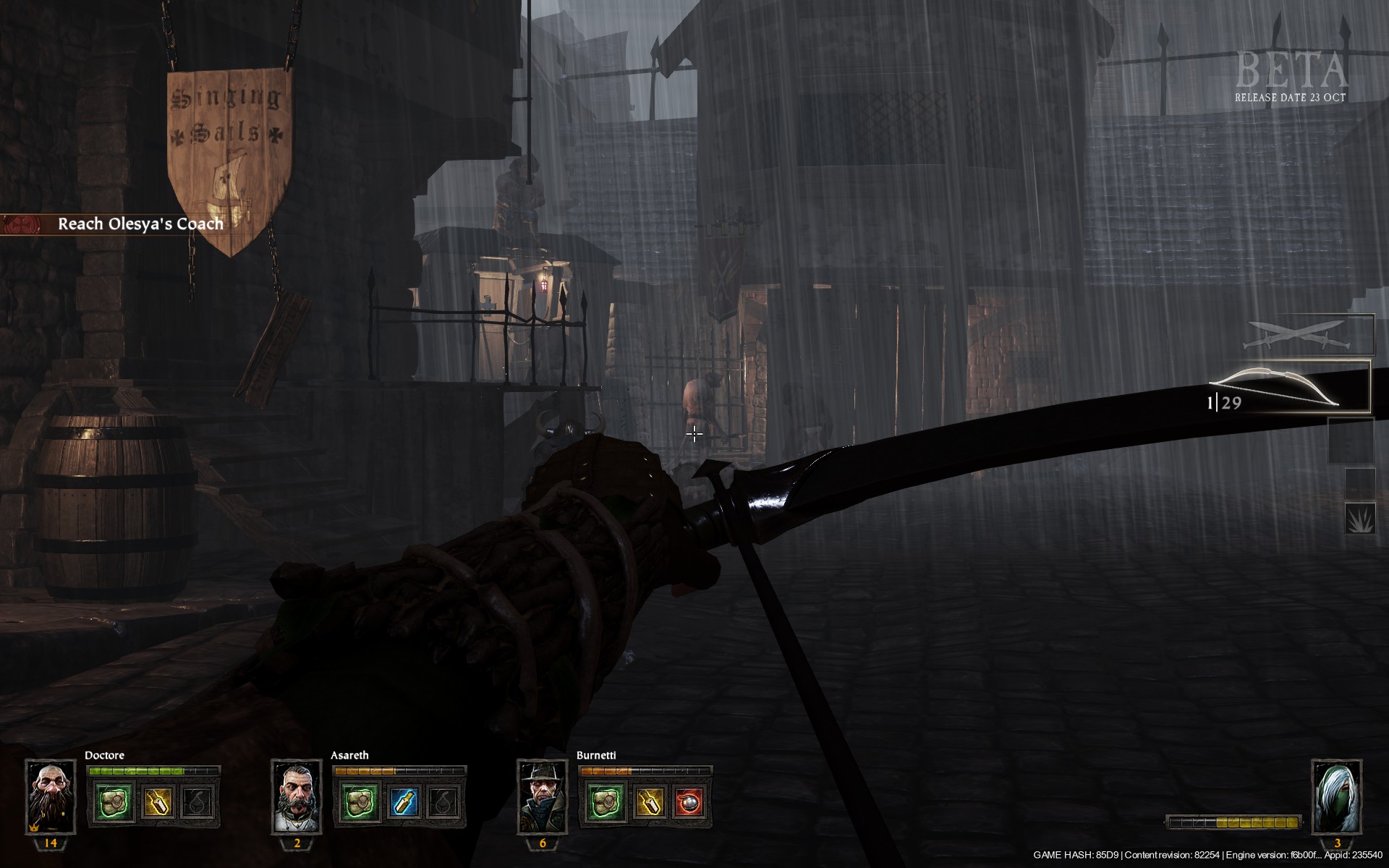Viewport: 1389px width, 868px height.
Task: Click Doctore's green medical supplies item
Action: pos(114,804)
